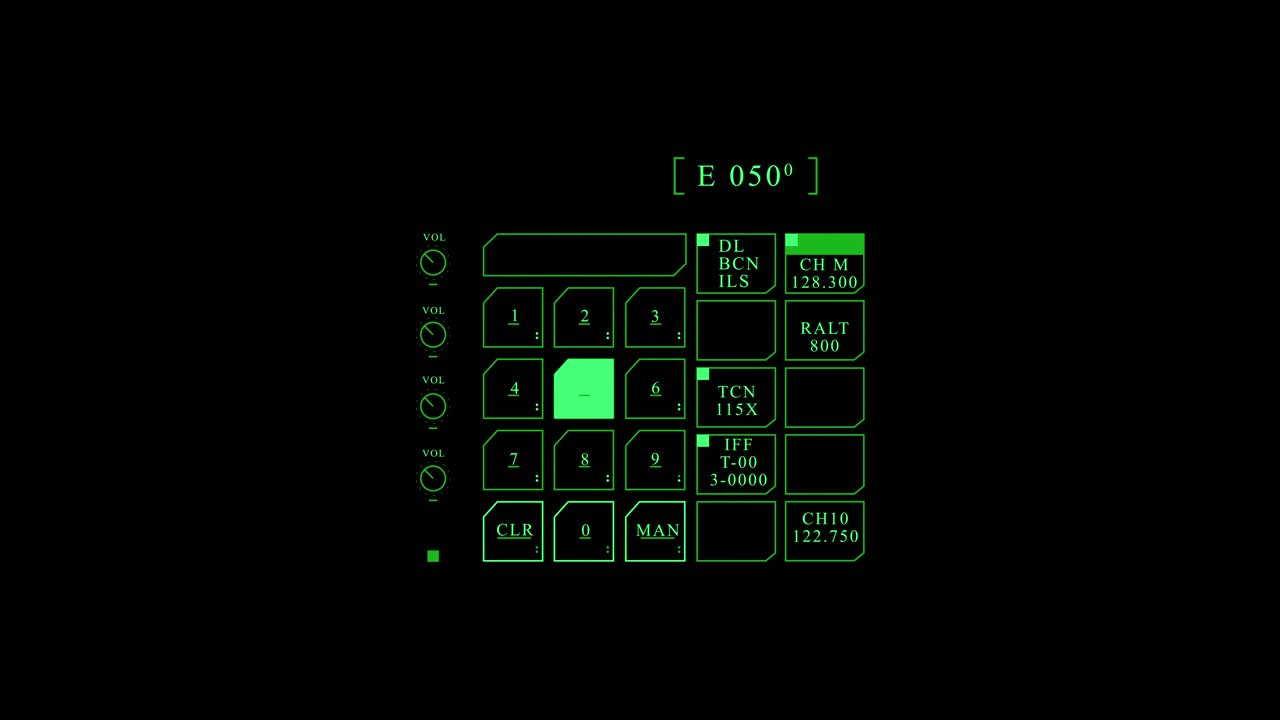The height and width of the screenshot is (720, 1280).
Task: Toggle the IFF T-00 option
Action: coord(735,462)
